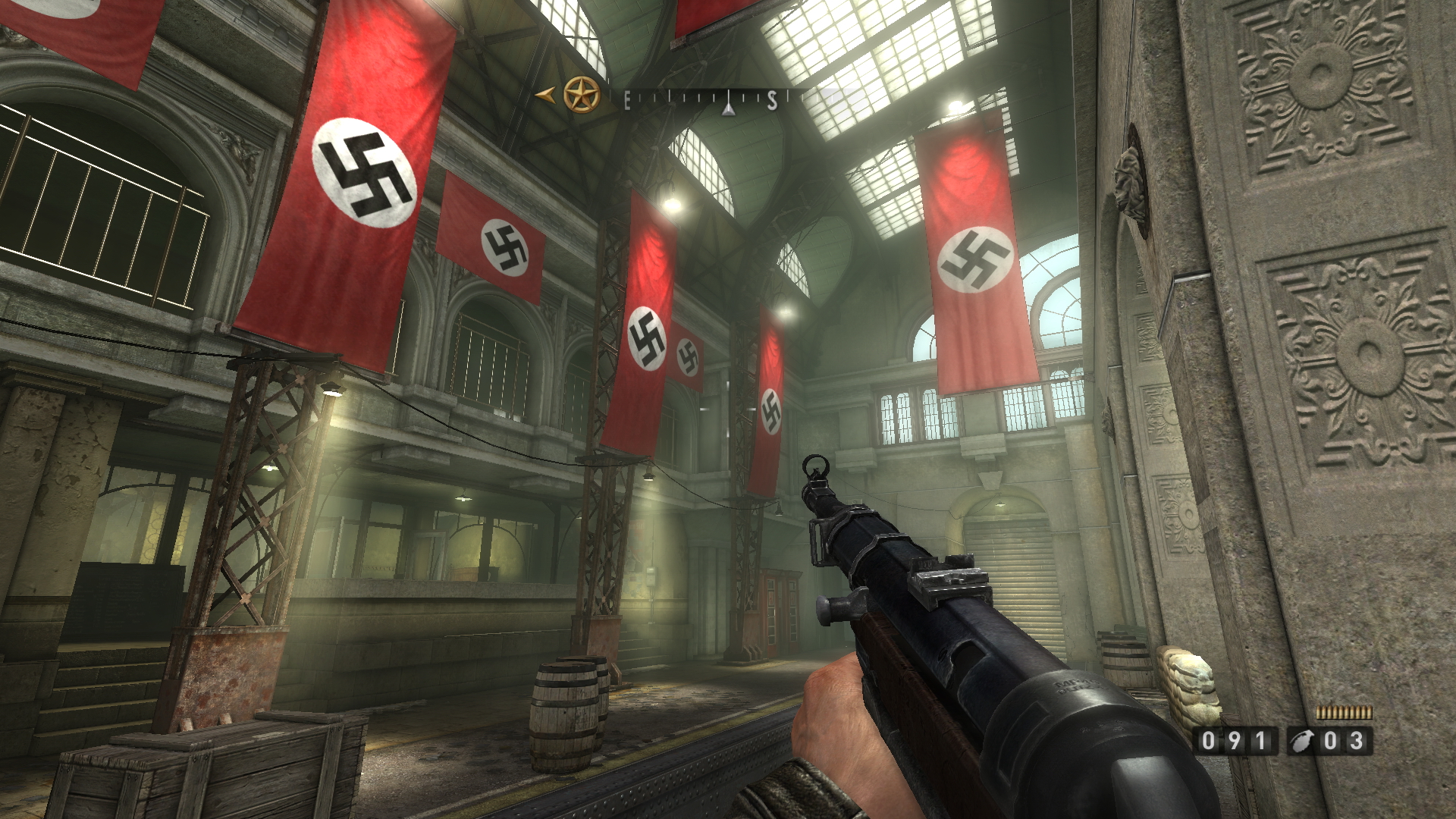The height and width of the screenshot is (819, 1456).
Task: Click the gold star objective marker
Action: [x=582, y=95]
